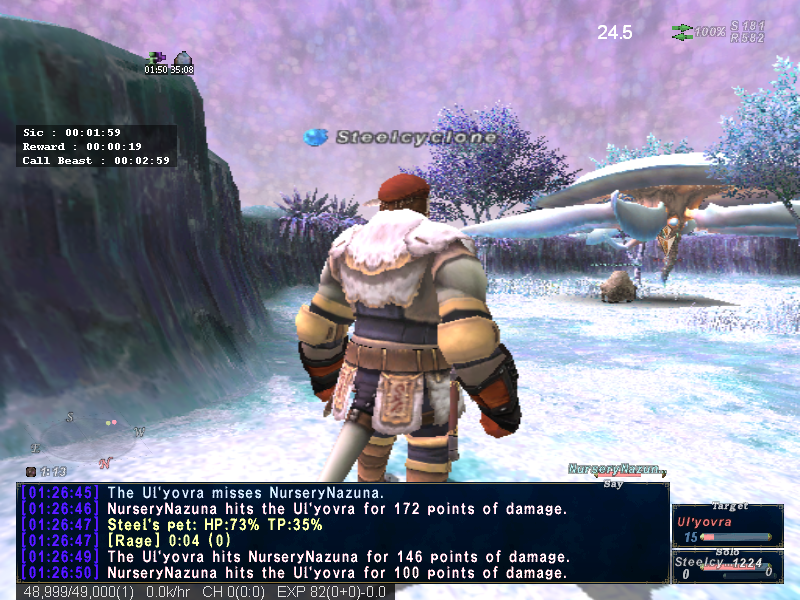Select the green and purple status effect icon
Image resolution: width=800 pixels, height=600 pixels.
click(x=156, y=58)
